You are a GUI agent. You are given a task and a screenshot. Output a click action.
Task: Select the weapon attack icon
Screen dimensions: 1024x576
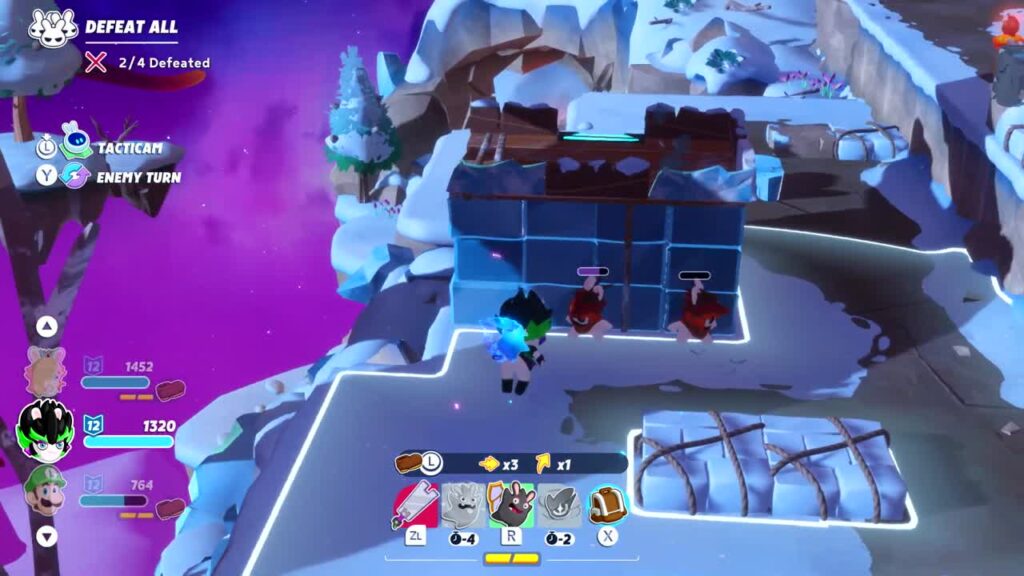(x=414, y=505)
